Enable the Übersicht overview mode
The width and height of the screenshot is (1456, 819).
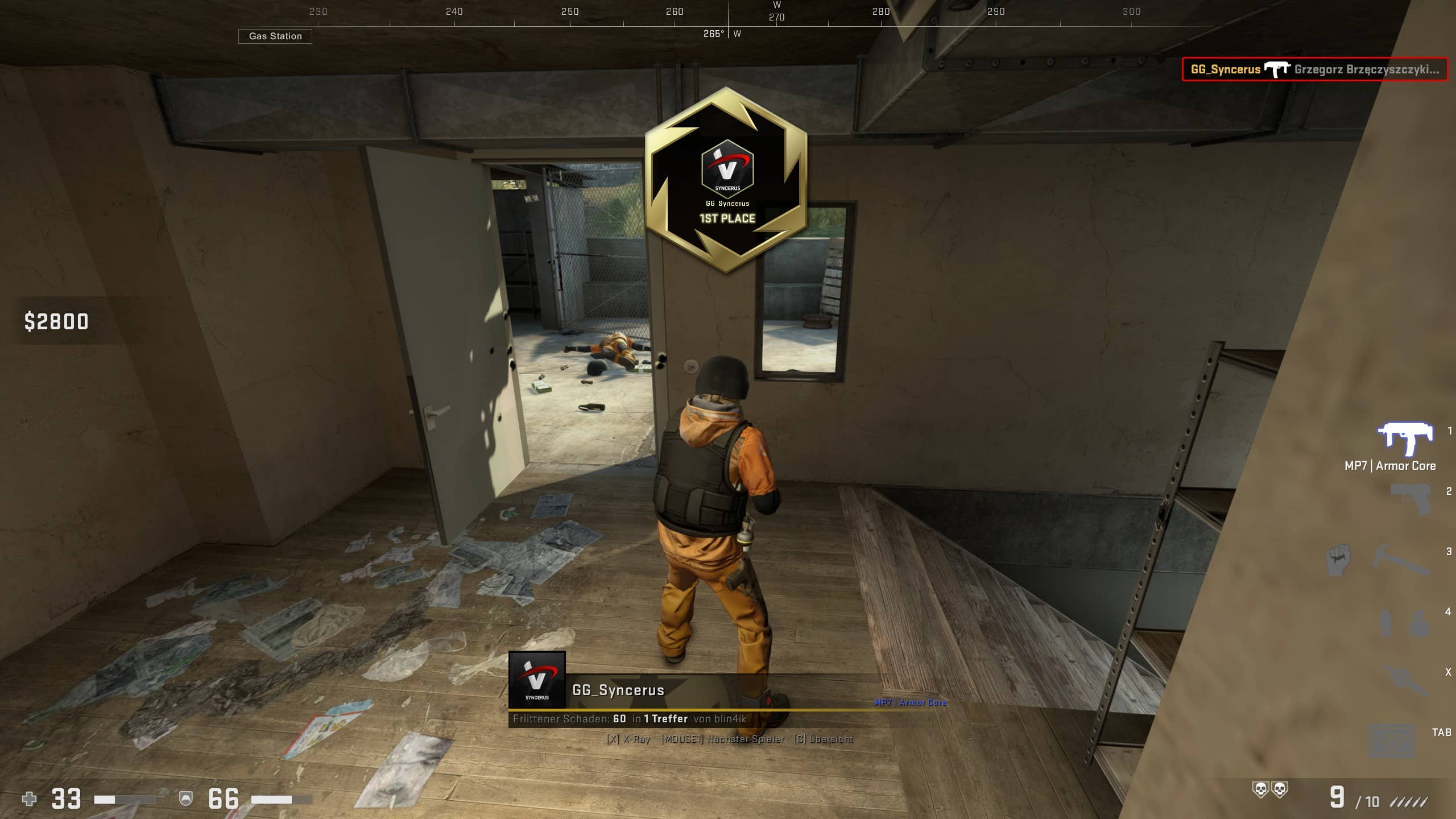tap(825, 739)
